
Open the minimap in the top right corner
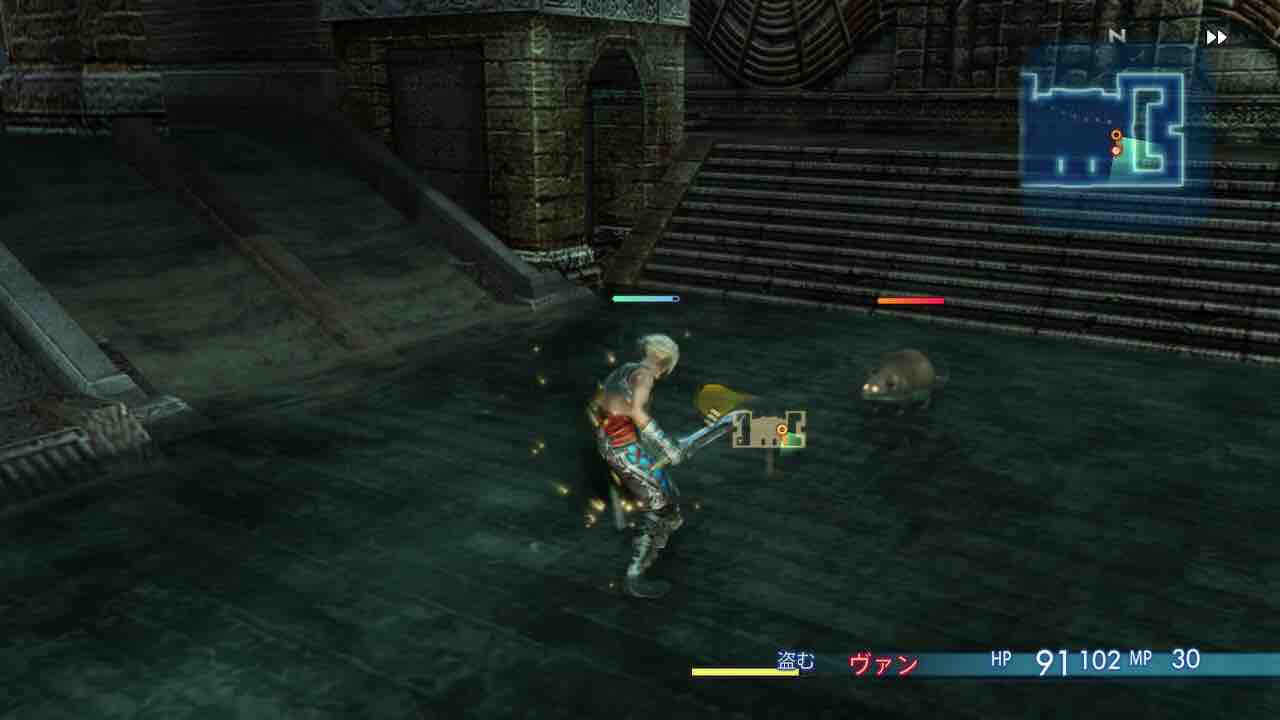coord(1105,115)
